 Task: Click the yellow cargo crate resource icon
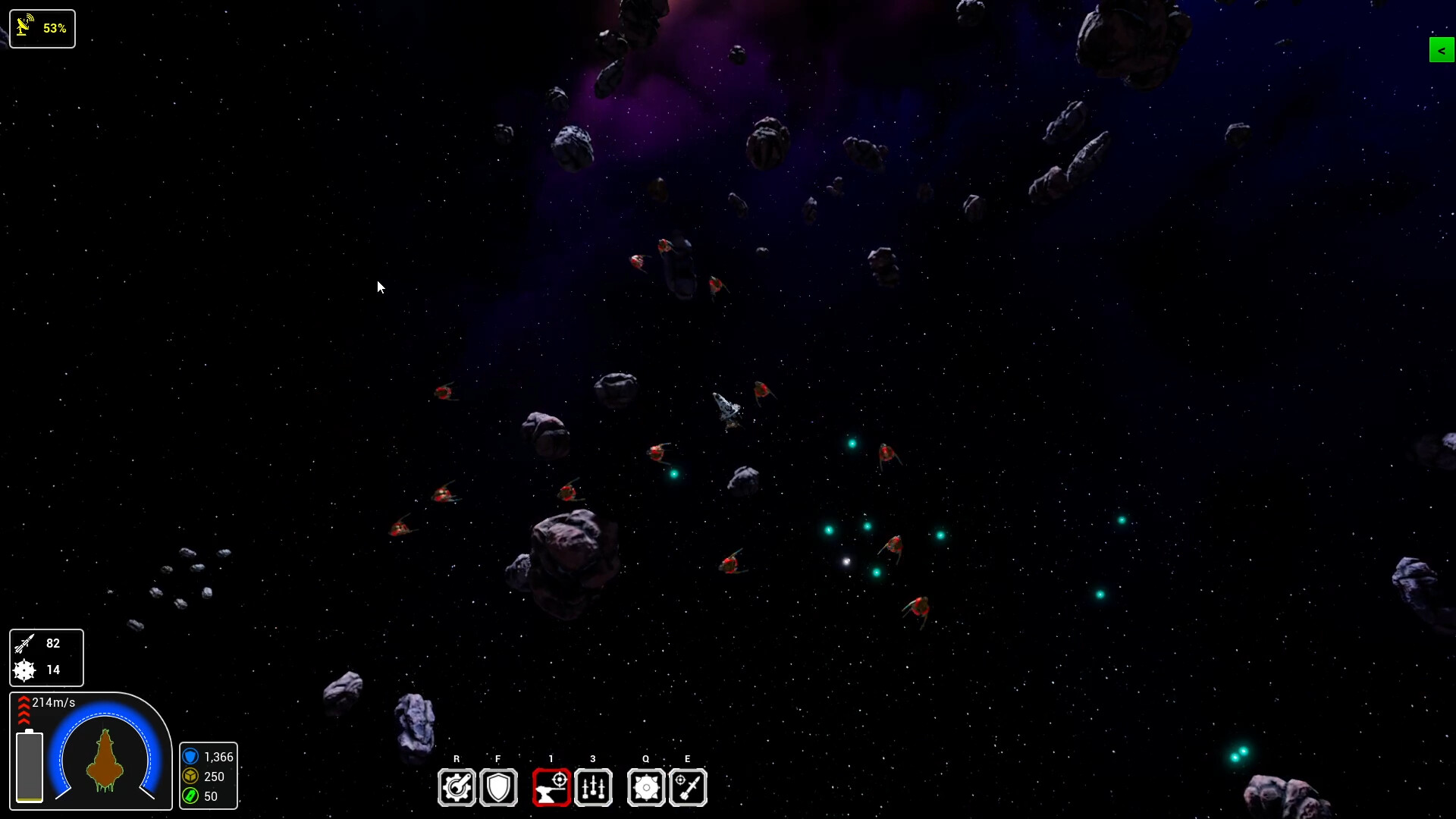tap(191, 777)
